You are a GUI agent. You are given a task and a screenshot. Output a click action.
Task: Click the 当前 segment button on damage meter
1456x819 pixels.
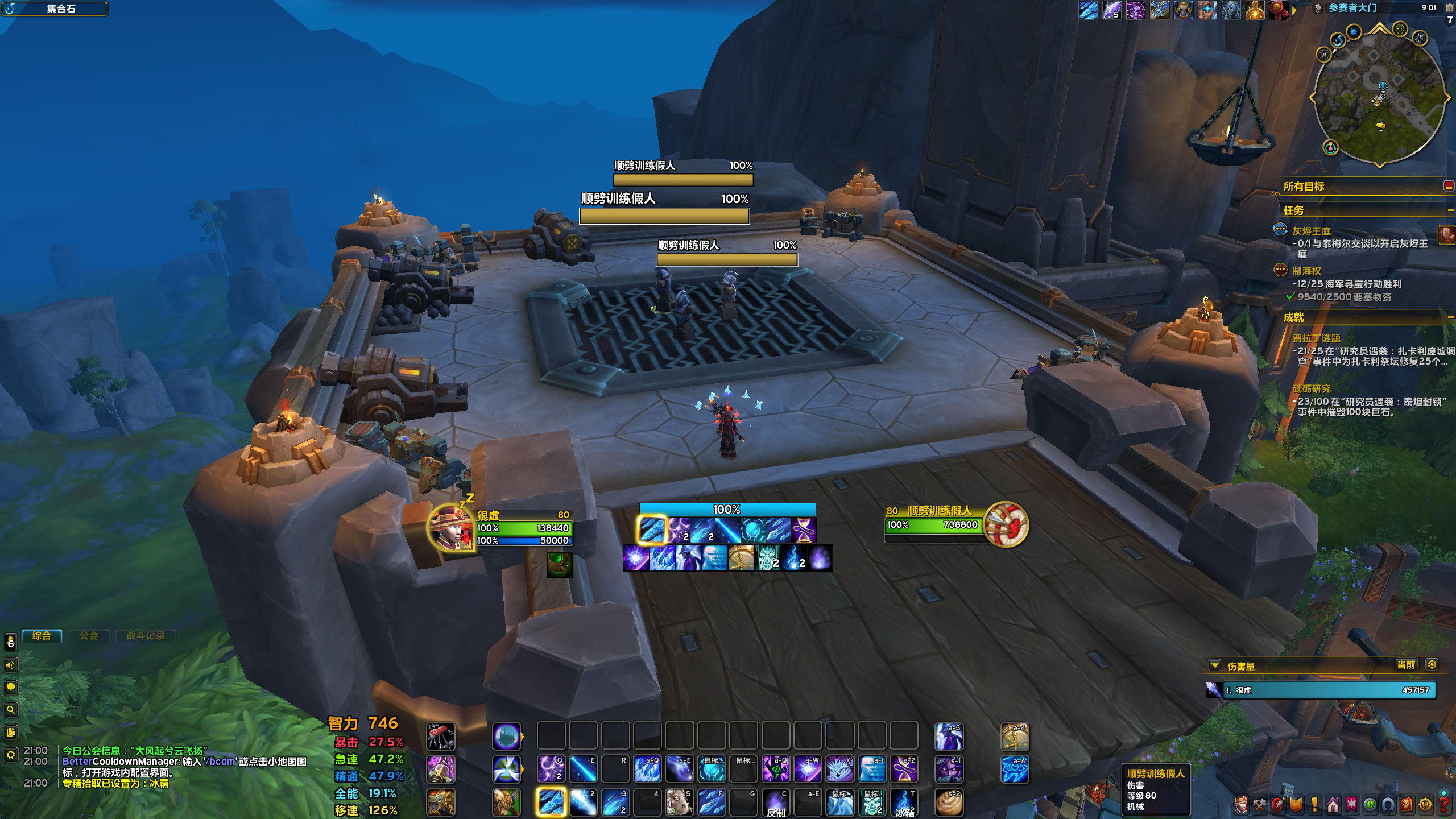[1405, 665]
